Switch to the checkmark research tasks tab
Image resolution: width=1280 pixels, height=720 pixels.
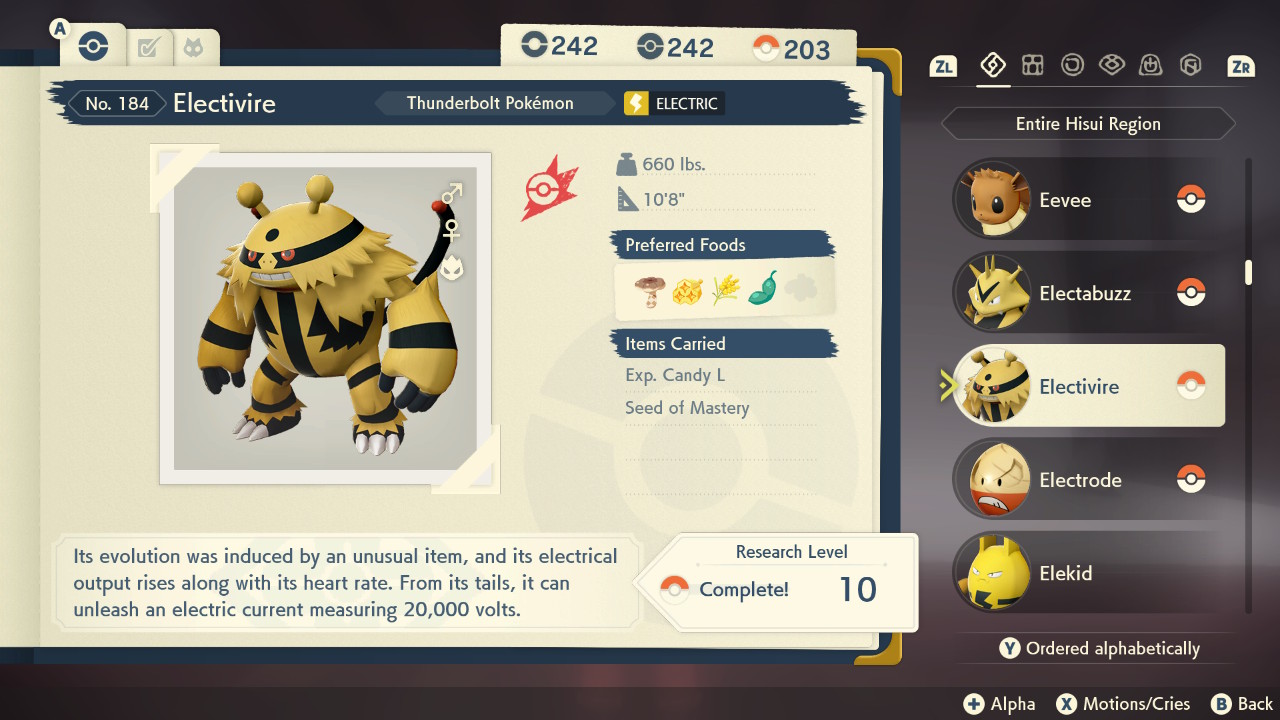coord(149,46)
